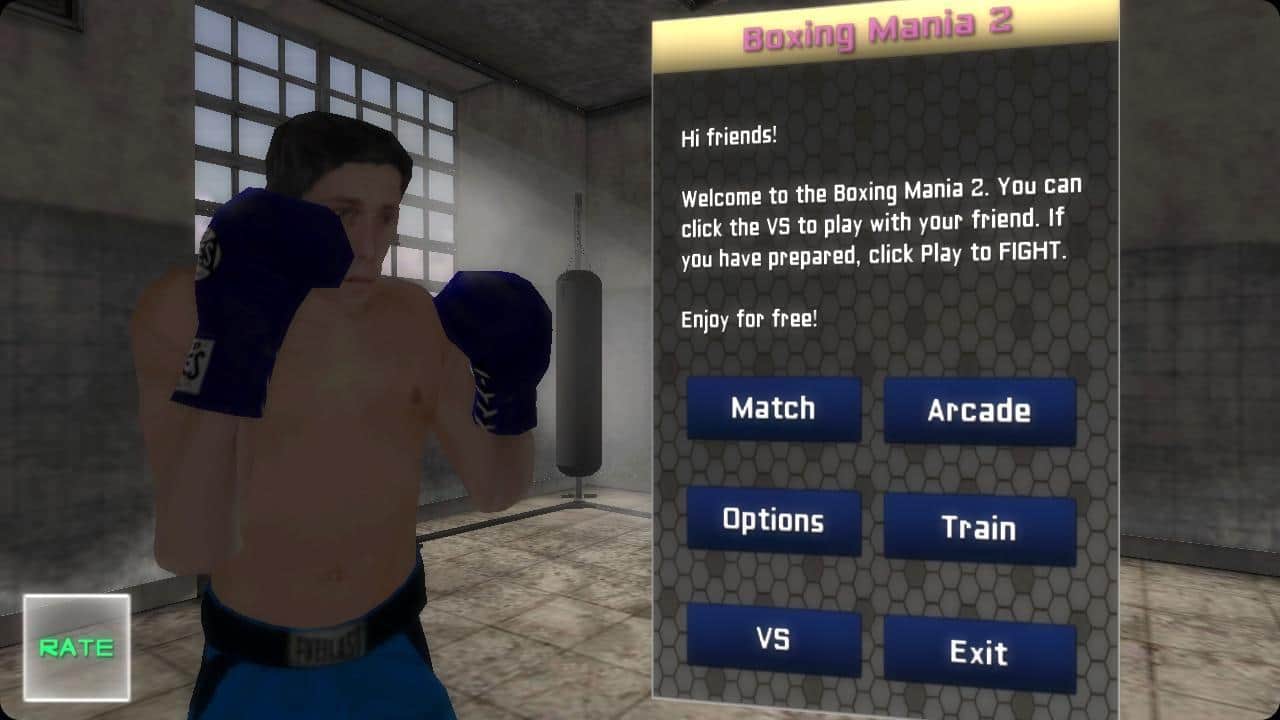
Task: Choose Options below the Match button
Action: [774, 521]
